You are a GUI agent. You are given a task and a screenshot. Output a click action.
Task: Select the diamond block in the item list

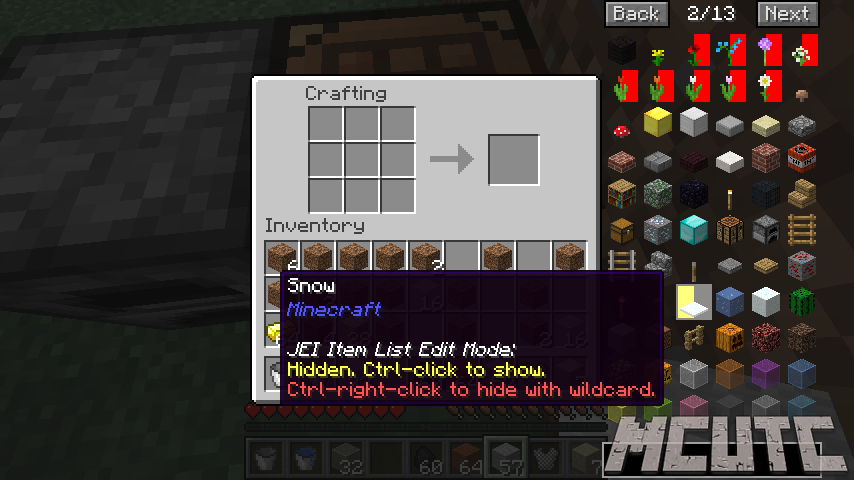pos(693,229)
